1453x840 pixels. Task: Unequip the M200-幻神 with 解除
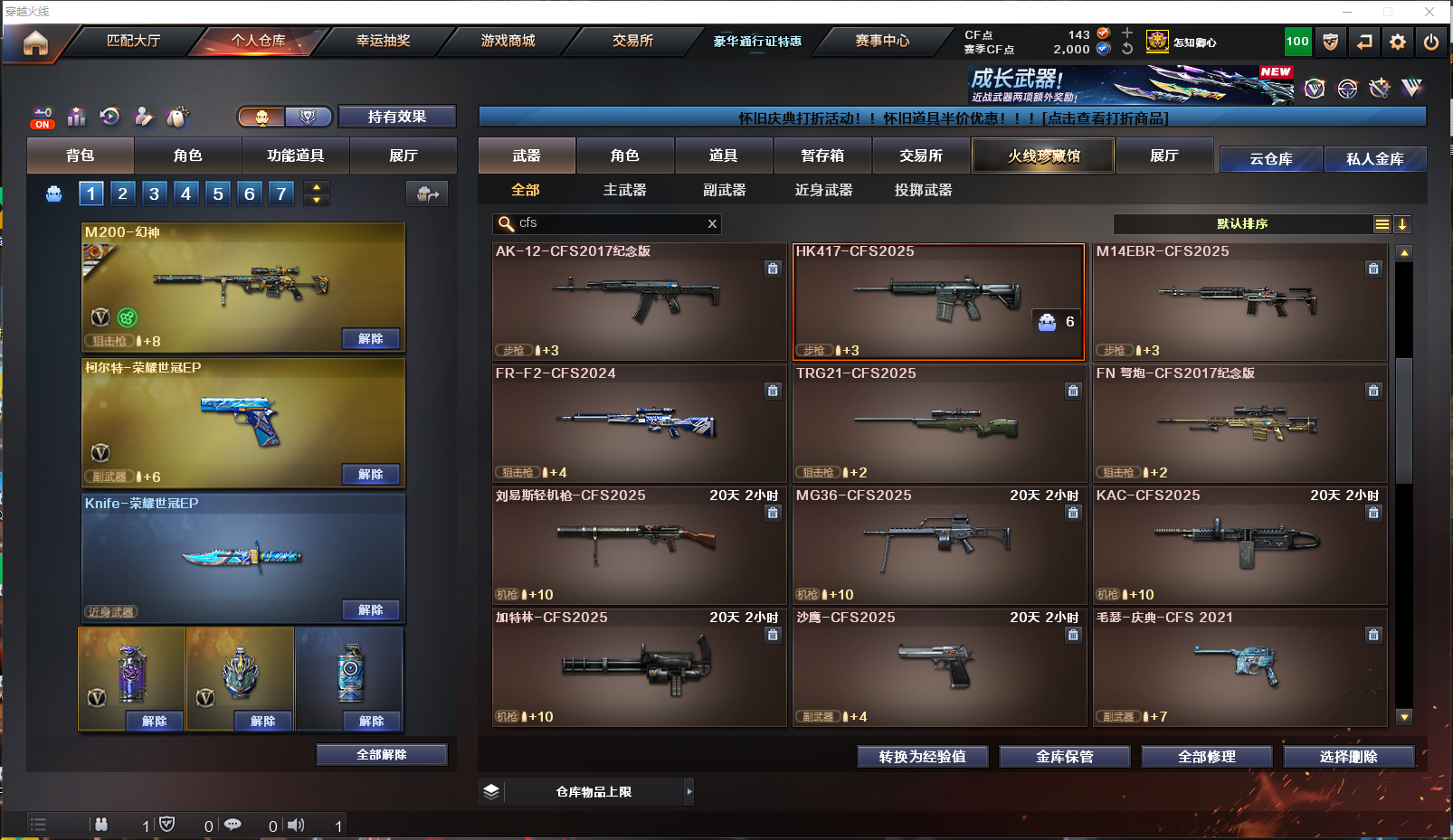click(371, 338)
